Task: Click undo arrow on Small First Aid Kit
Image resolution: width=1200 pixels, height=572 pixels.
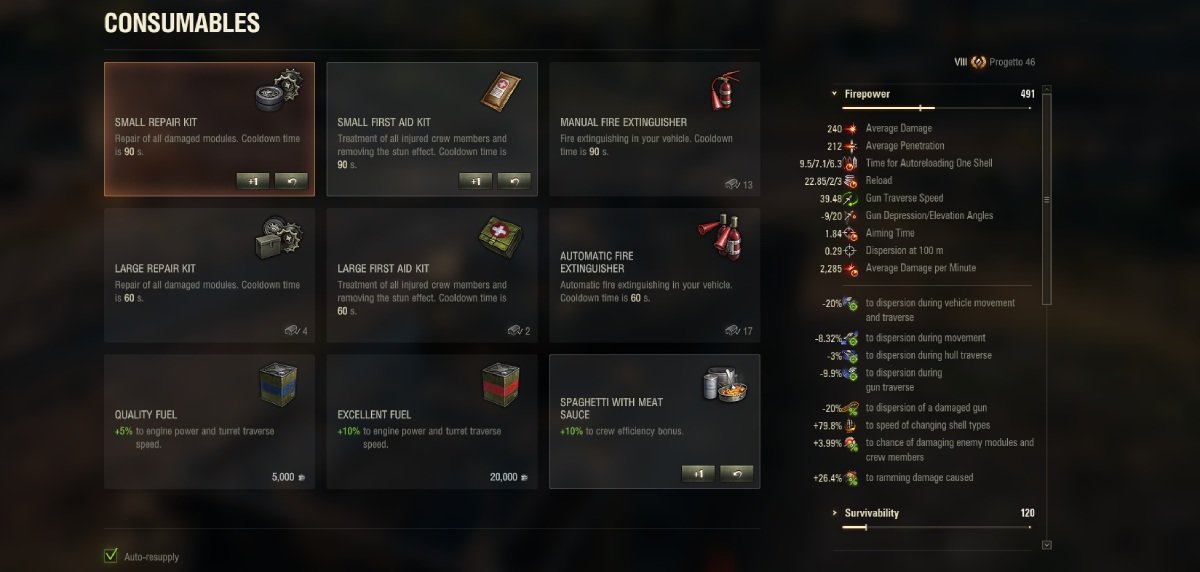Action: coord(513,181)
